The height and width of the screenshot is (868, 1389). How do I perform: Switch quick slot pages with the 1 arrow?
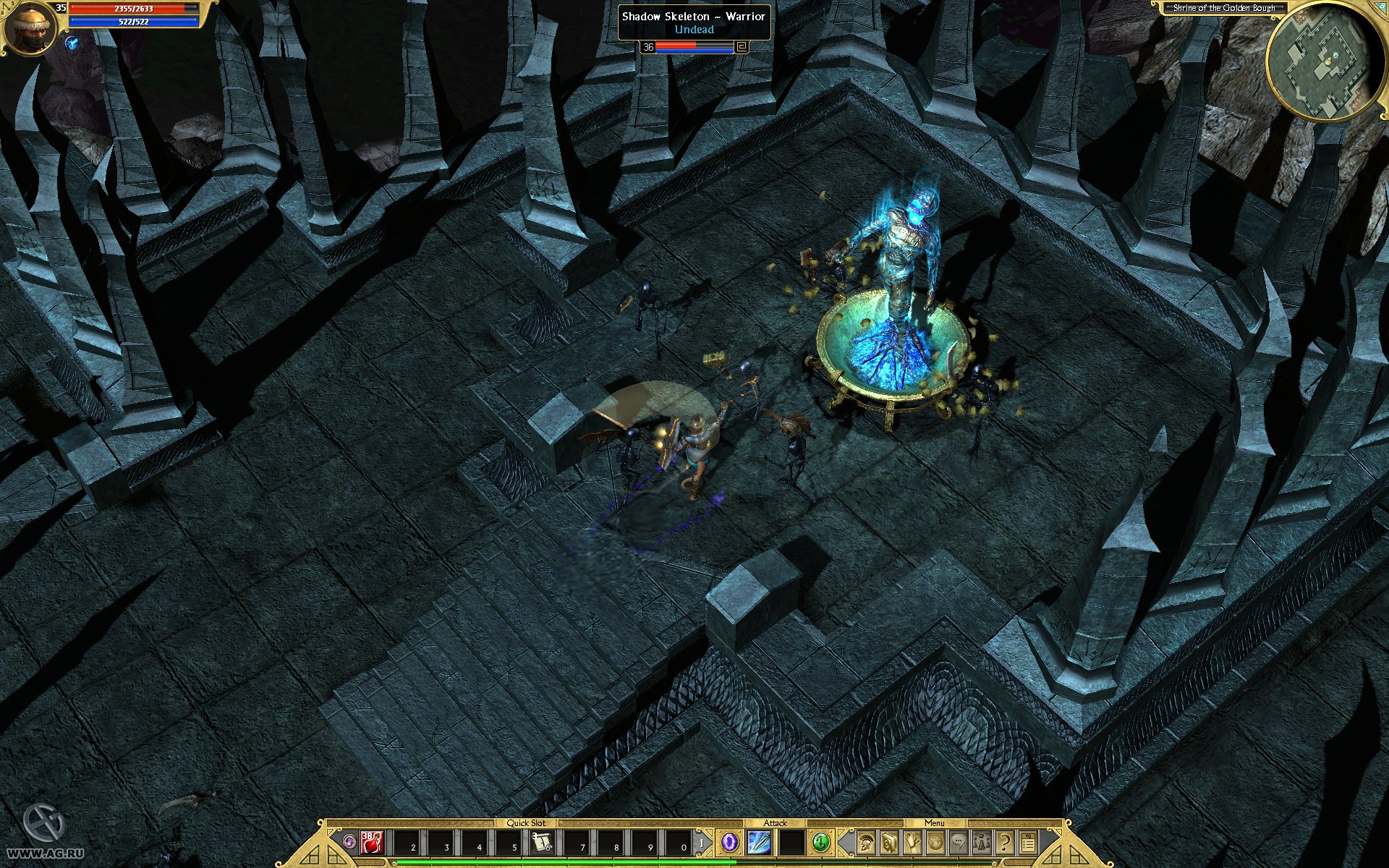point(702,842)
